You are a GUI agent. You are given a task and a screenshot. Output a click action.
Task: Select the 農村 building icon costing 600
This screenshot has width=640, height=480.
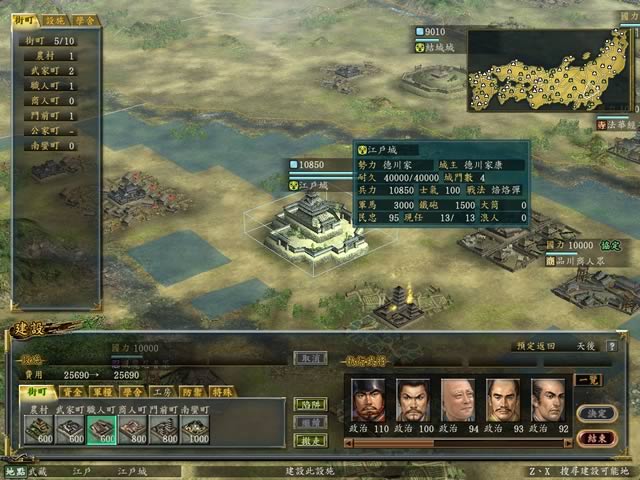(39, 430)
